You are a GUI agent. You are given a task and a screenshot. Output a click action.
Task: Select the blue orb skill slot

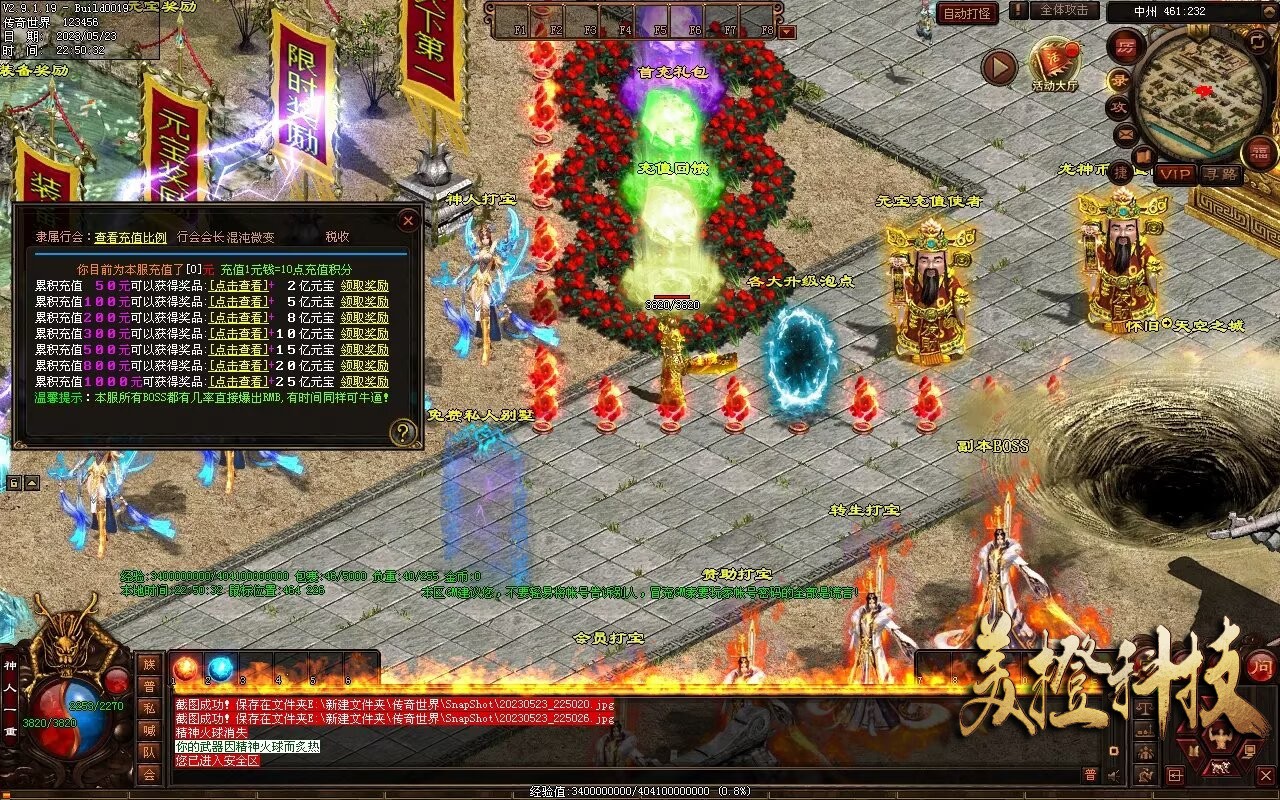(x=220, y=667)
